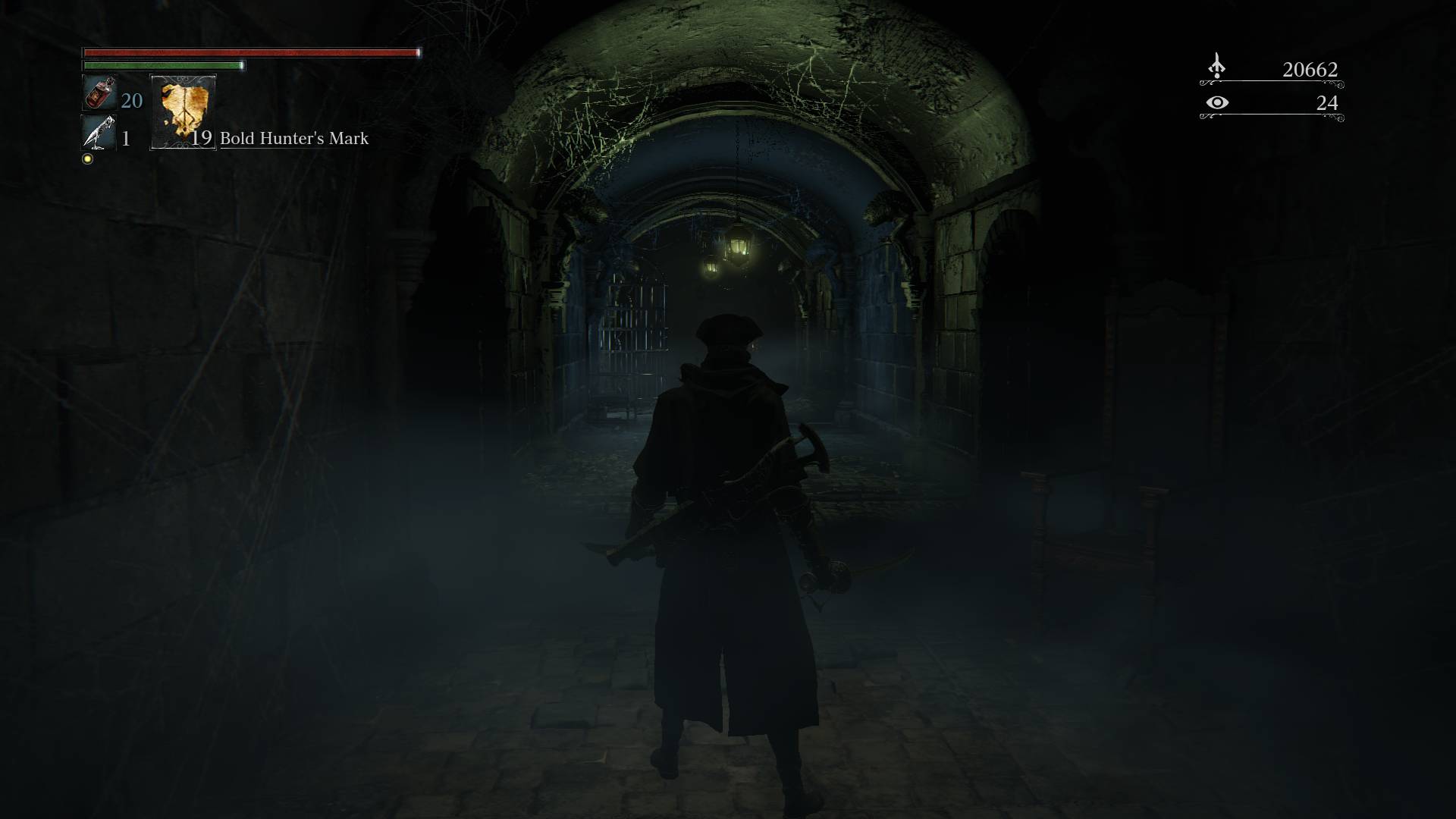Viewport: 1456px width, 819px height.
Task: Use the Bold Hunter's Mark item slot
Action: (x=184, y=112)
